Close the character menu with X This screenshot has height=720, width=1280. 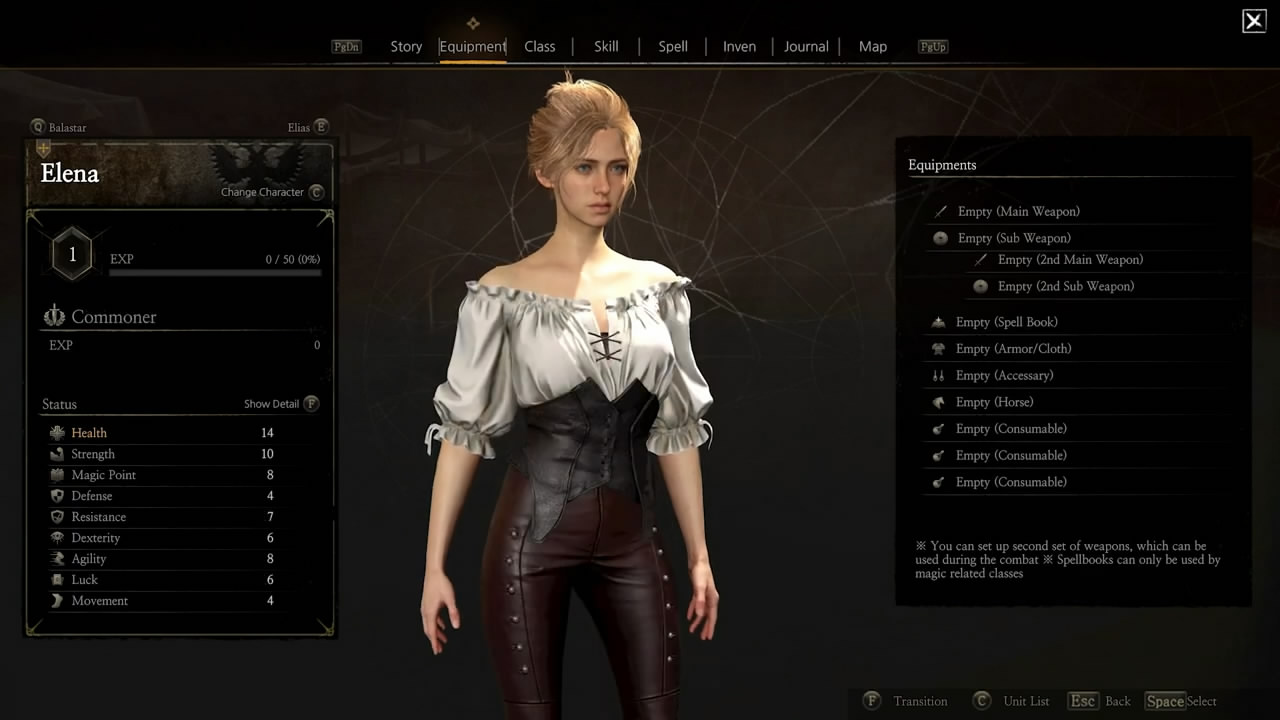[x=1254, y=21]
